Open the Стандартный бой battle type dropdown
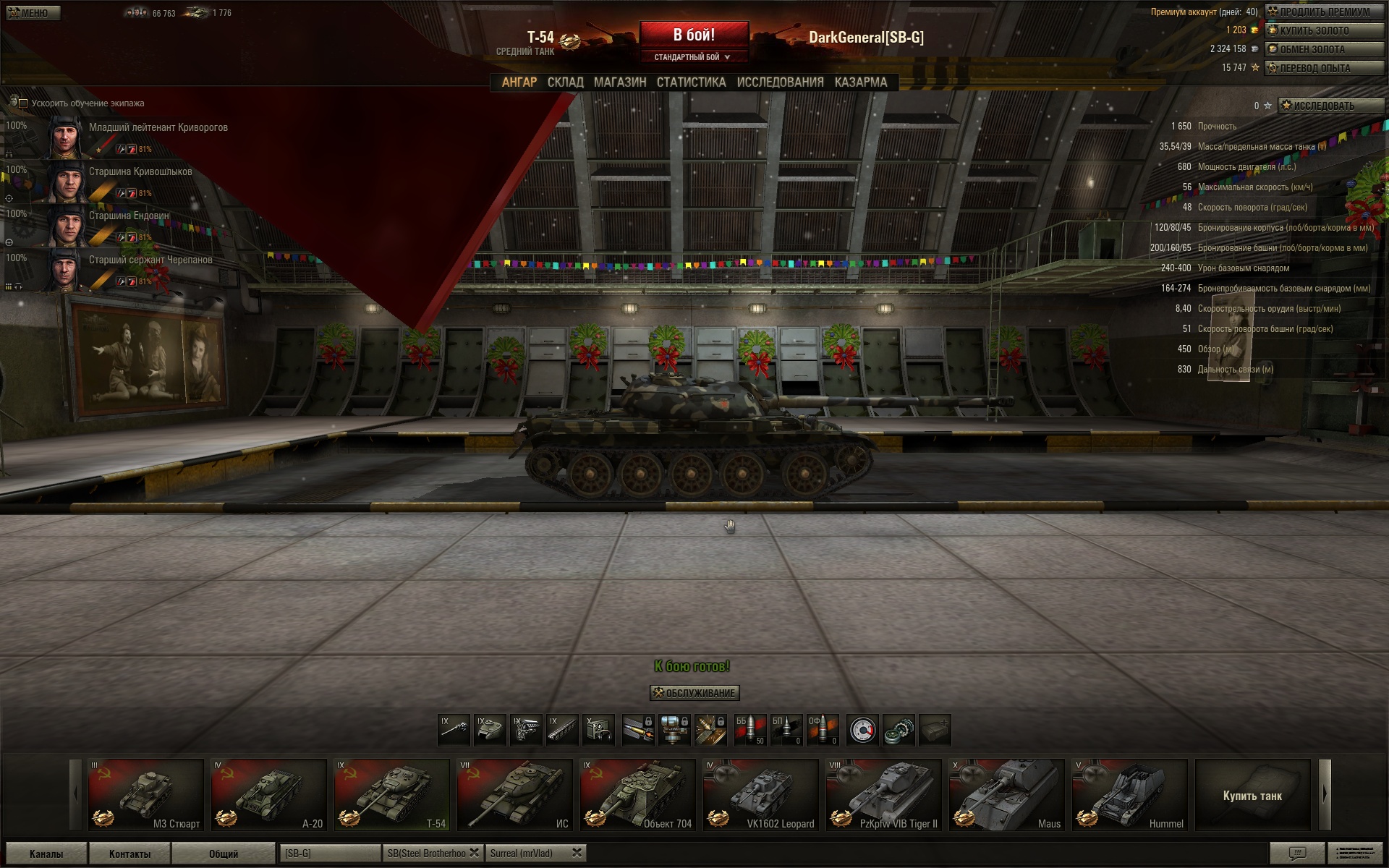 click(692, 57)
